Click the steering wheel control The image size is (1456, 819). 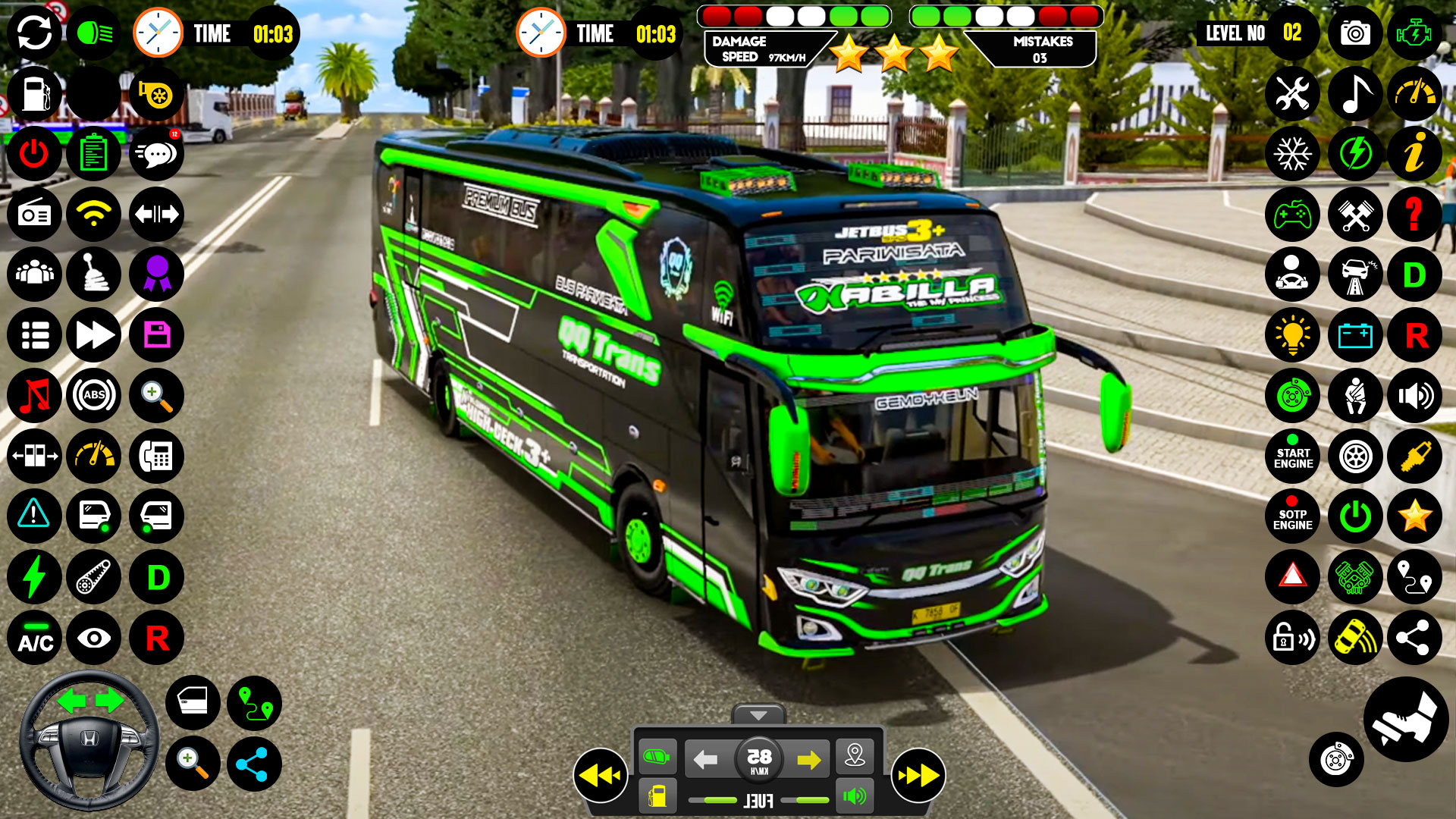pyautogui.click(x=89, y=739)
